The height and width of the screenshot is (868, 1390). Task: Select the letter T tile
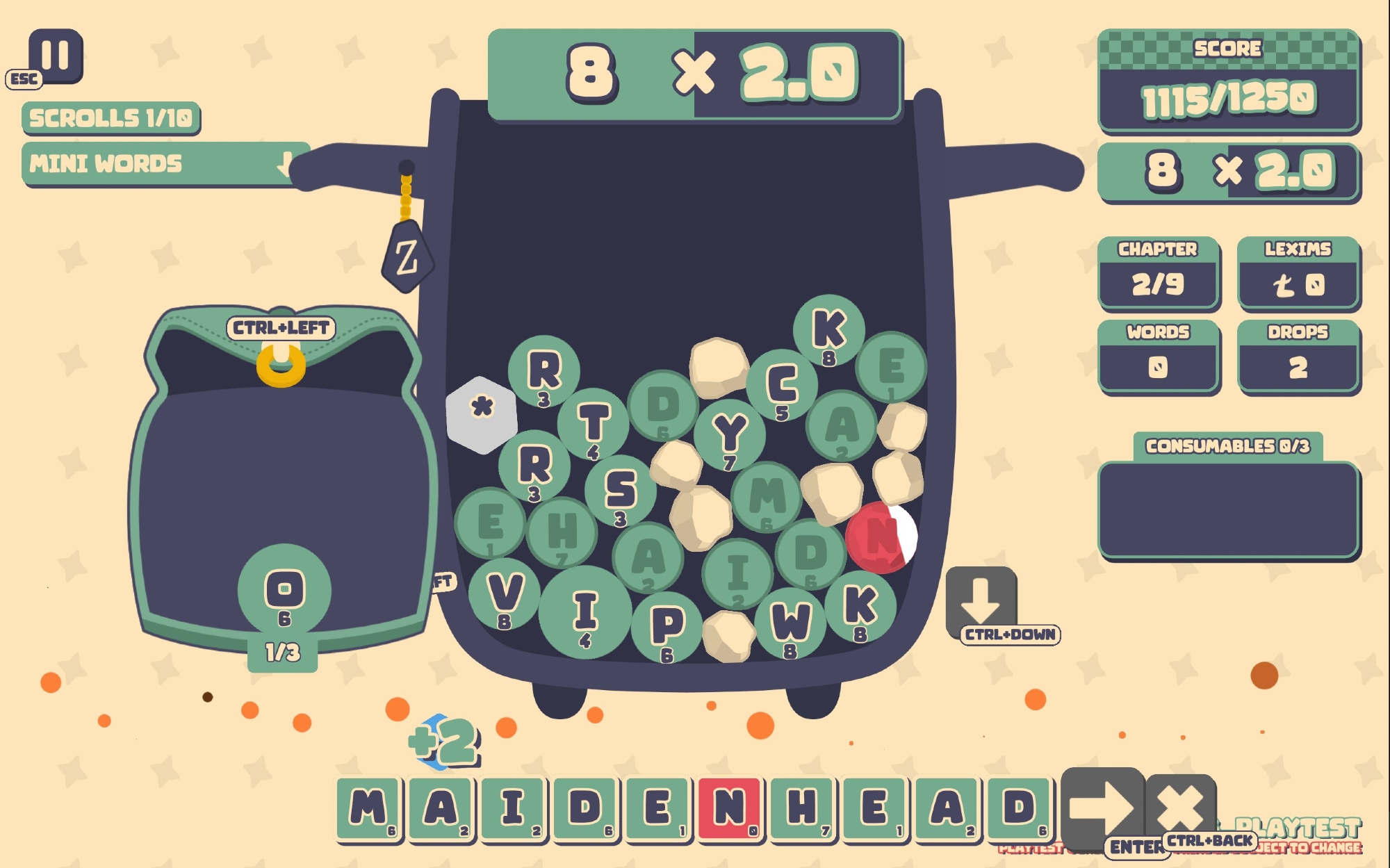[594, 423]
